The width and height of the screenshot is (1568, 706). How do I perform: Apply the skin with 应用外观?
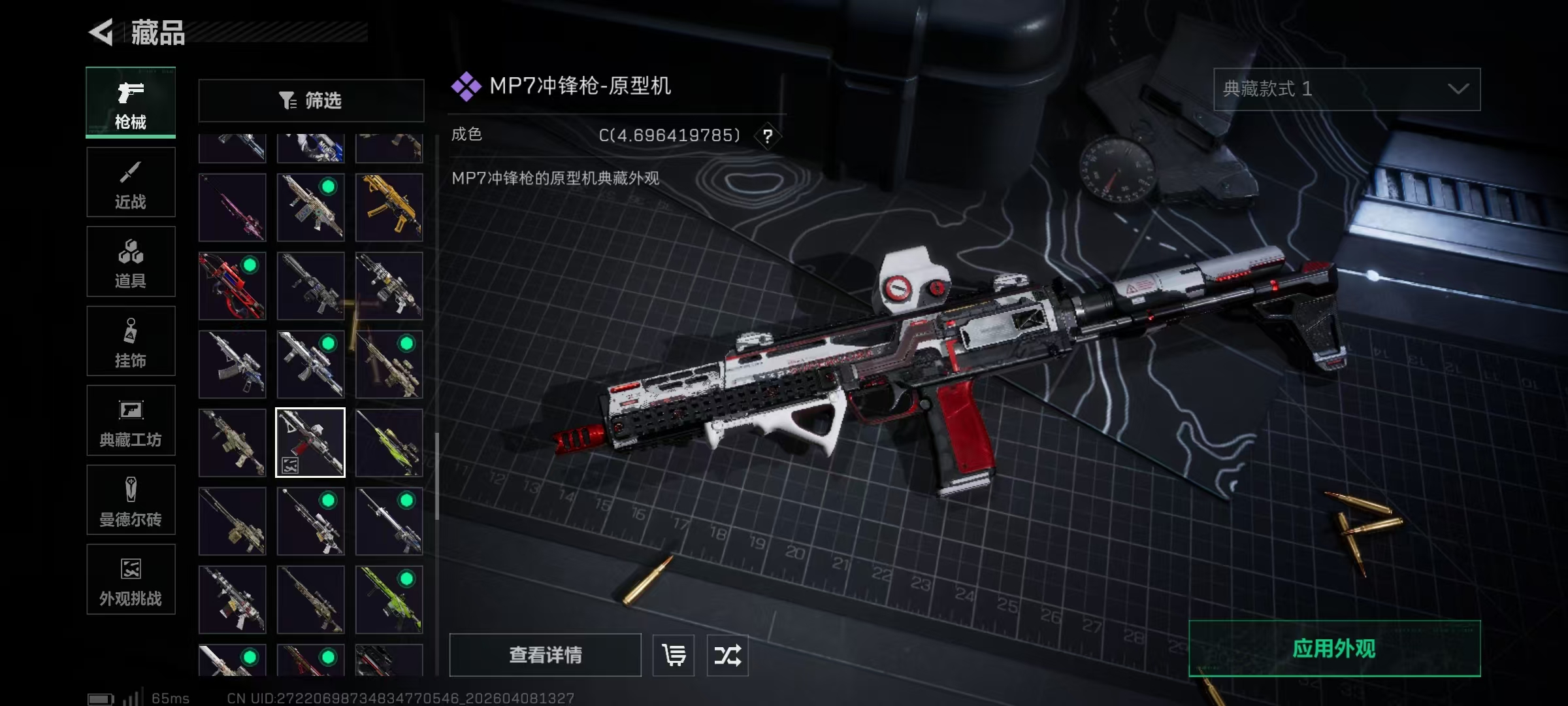(x=1334, y=648)
